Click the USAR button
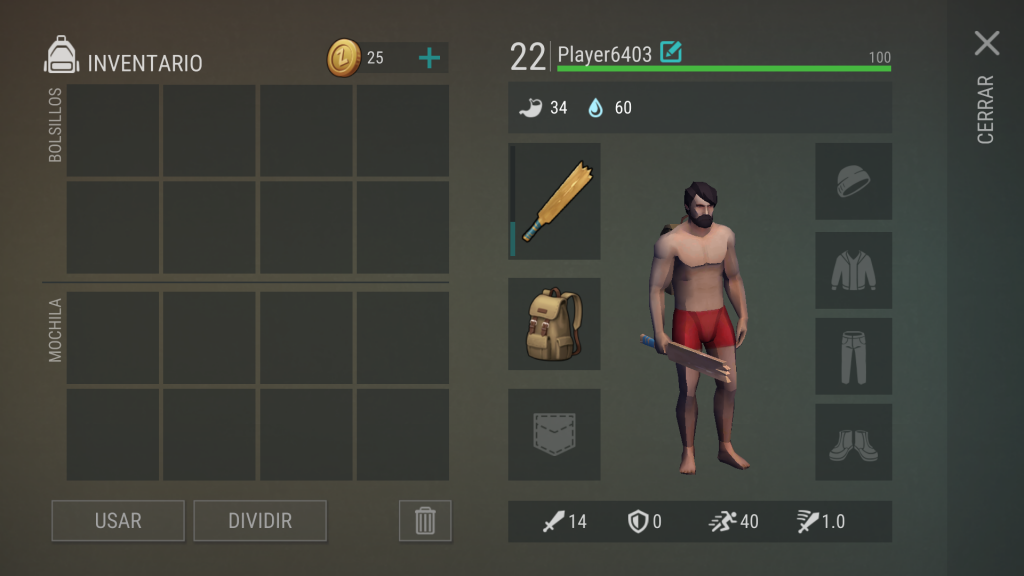This screenshot has width=1024, height=576. (x=118, y=521)
